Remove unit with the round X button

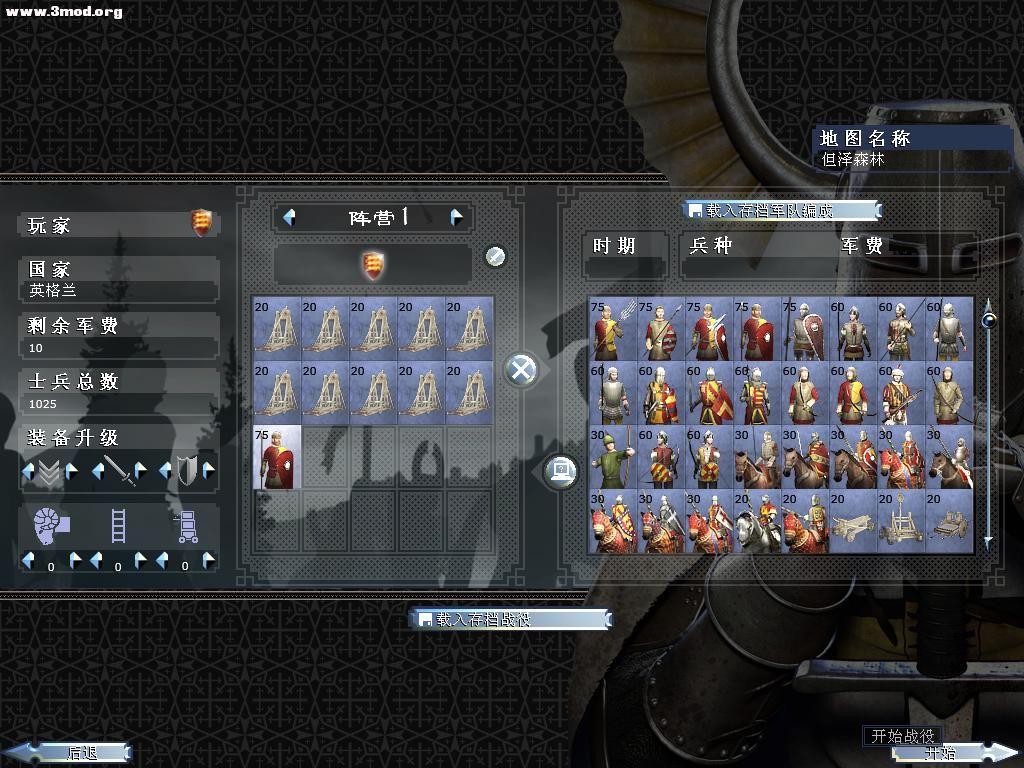(521, 370)
